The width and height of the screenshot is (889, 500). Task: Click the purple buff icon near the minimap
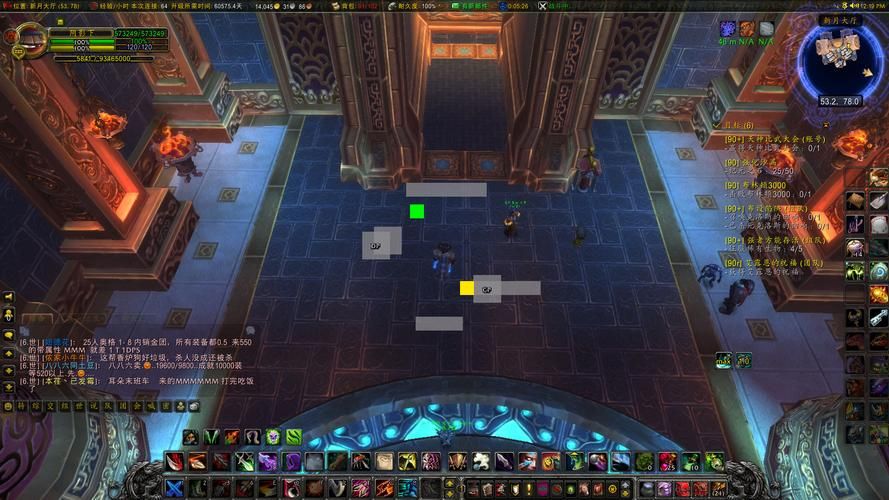728,28
